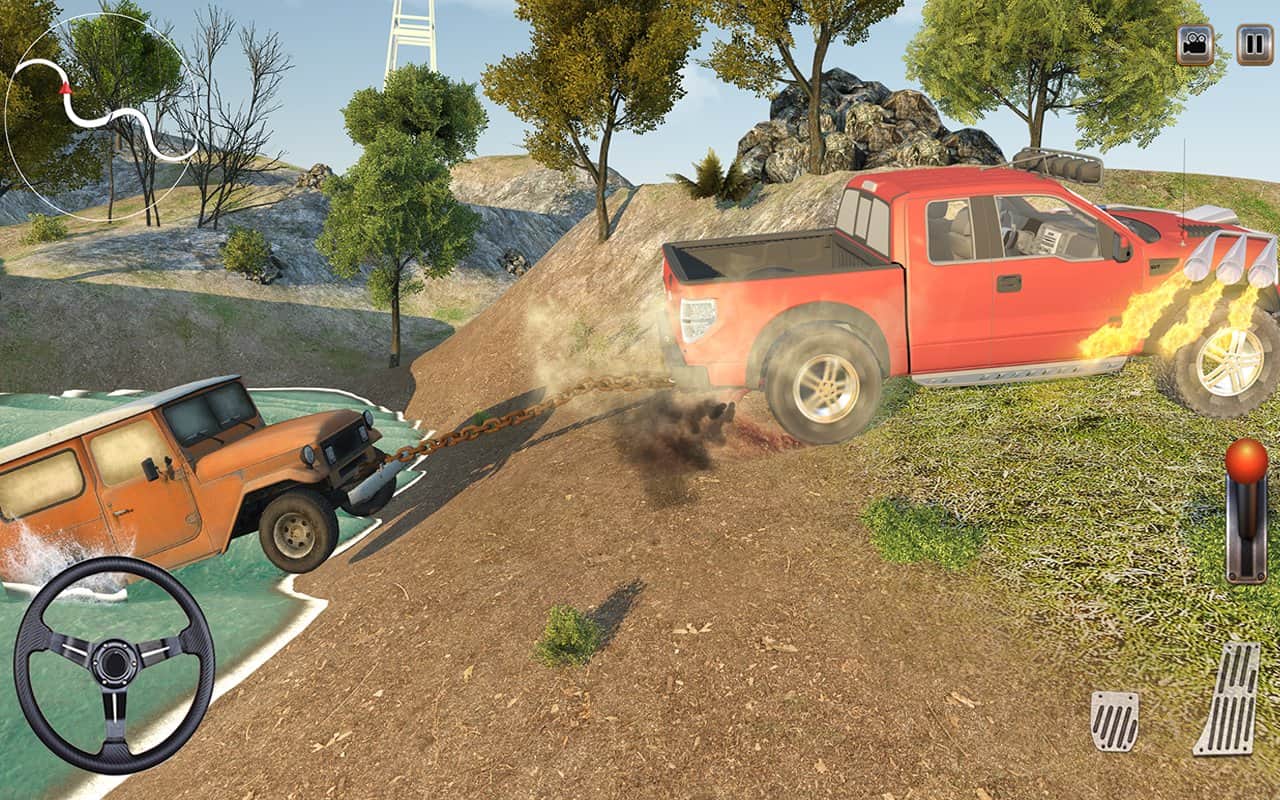Hit the brake pedal
Viewport: 1280px width, 800px height.
[x=1114, y=720]
